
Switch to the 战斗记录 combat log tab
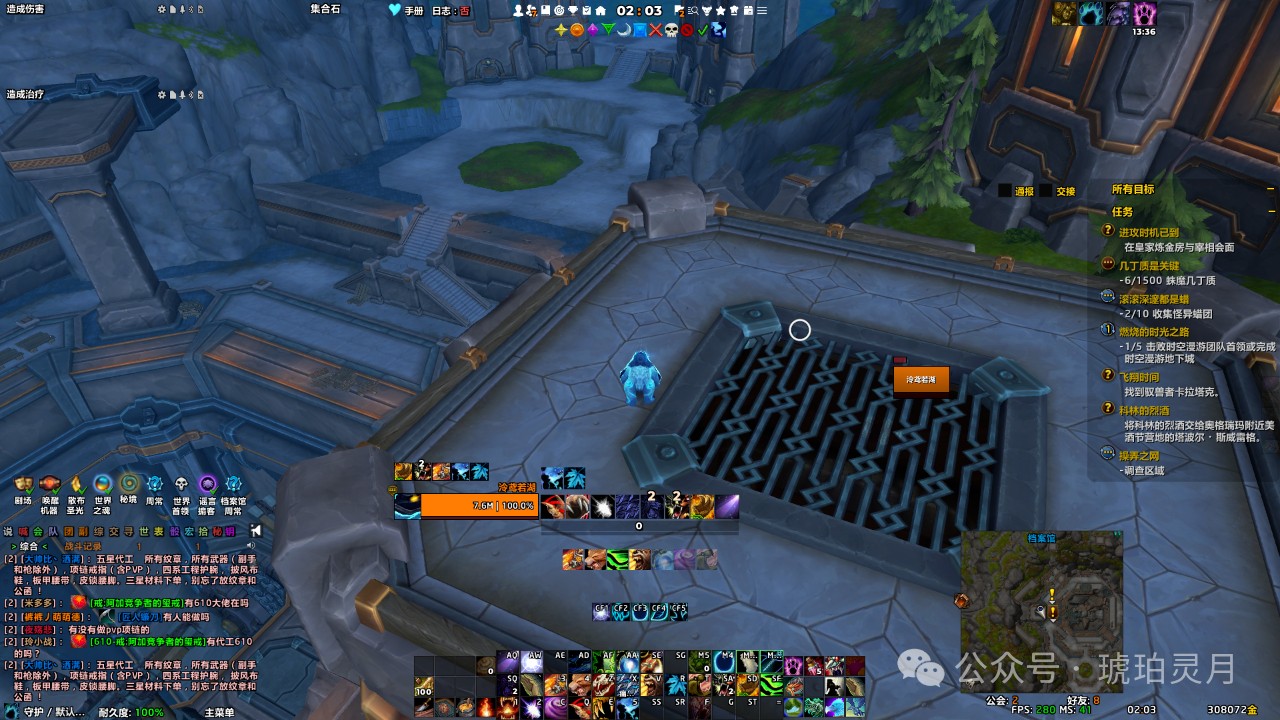pyautogui.click(x=82, y=546)
